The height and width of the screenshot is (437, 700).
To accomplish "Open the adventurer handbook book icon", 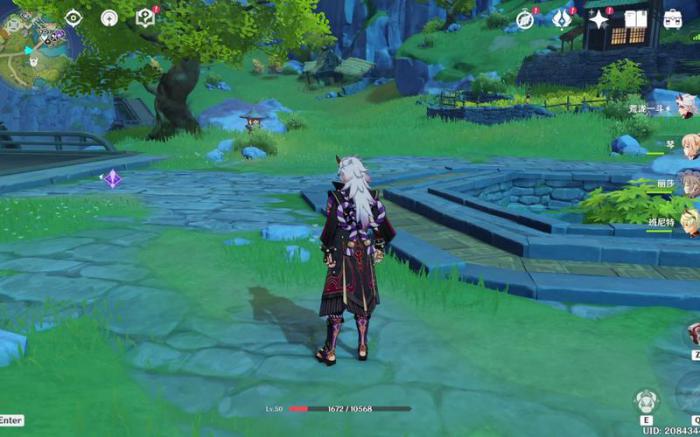I will tap(636, 19).
